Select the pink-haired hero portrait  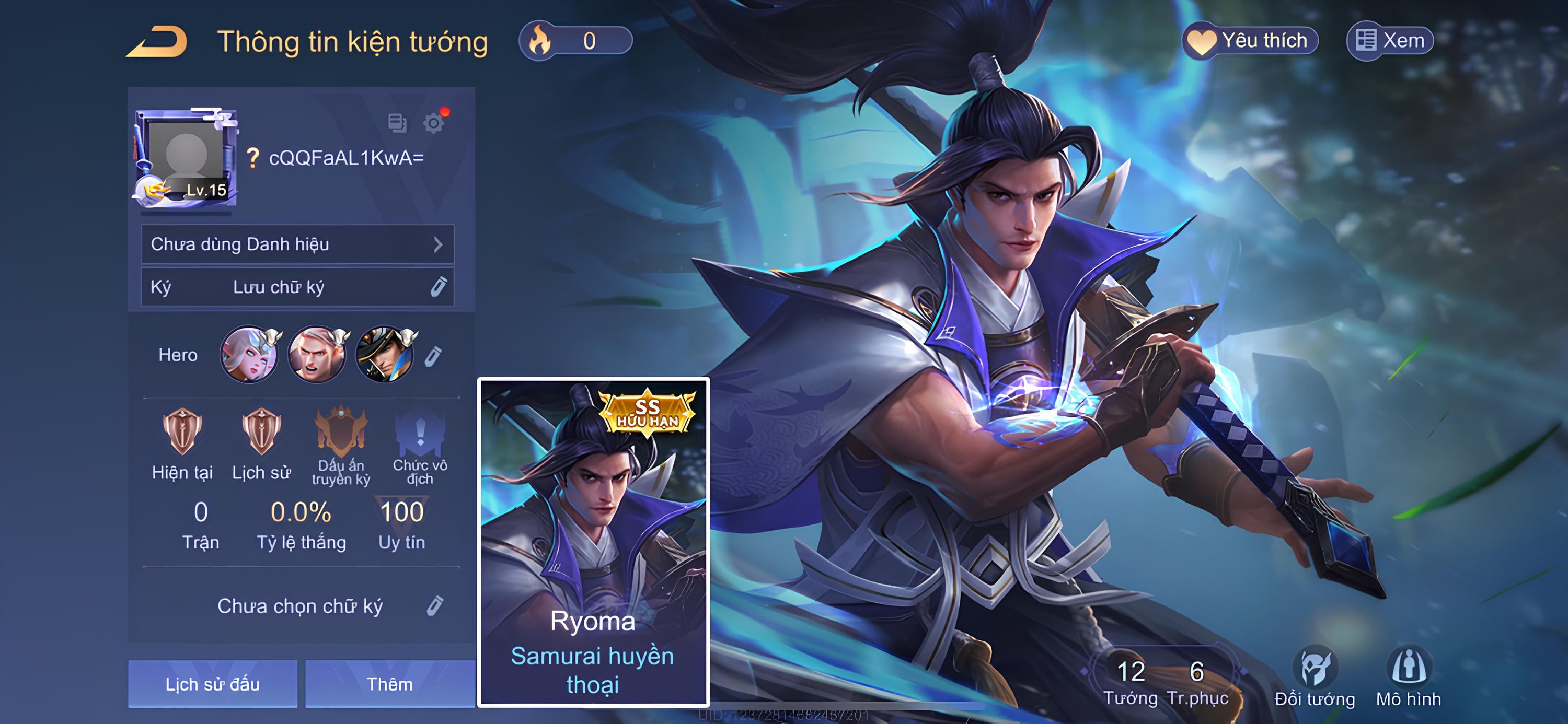pyautogui.click(x=249, y=355)
